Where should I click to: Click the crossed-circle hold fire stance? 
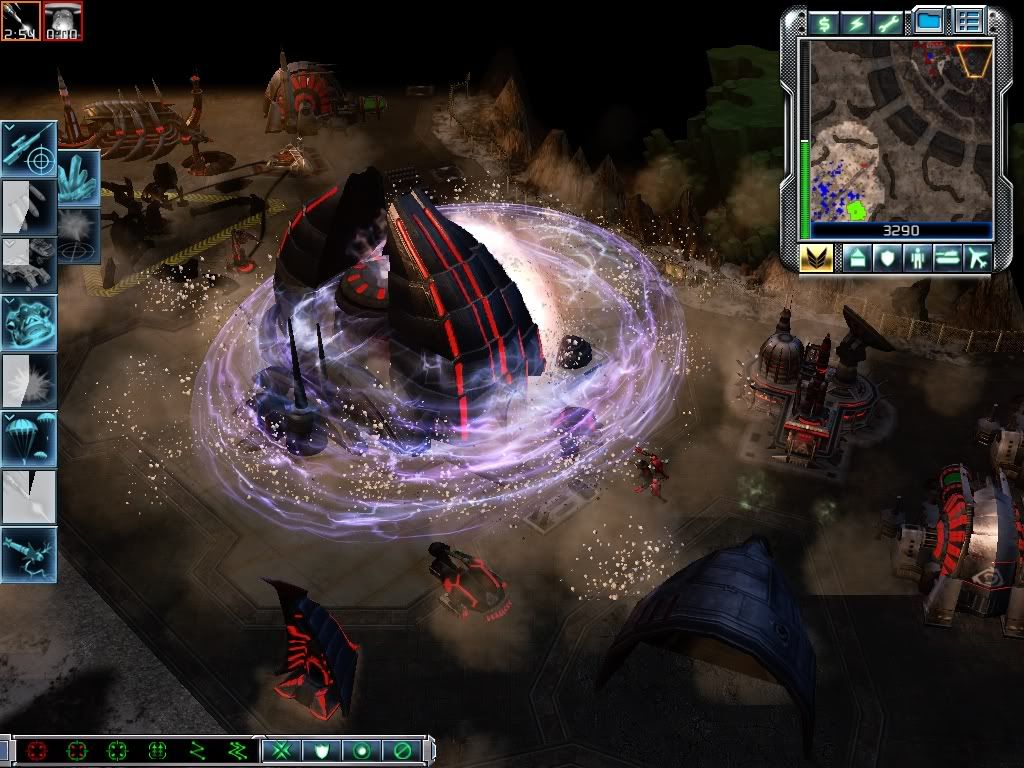coord(401,750)
